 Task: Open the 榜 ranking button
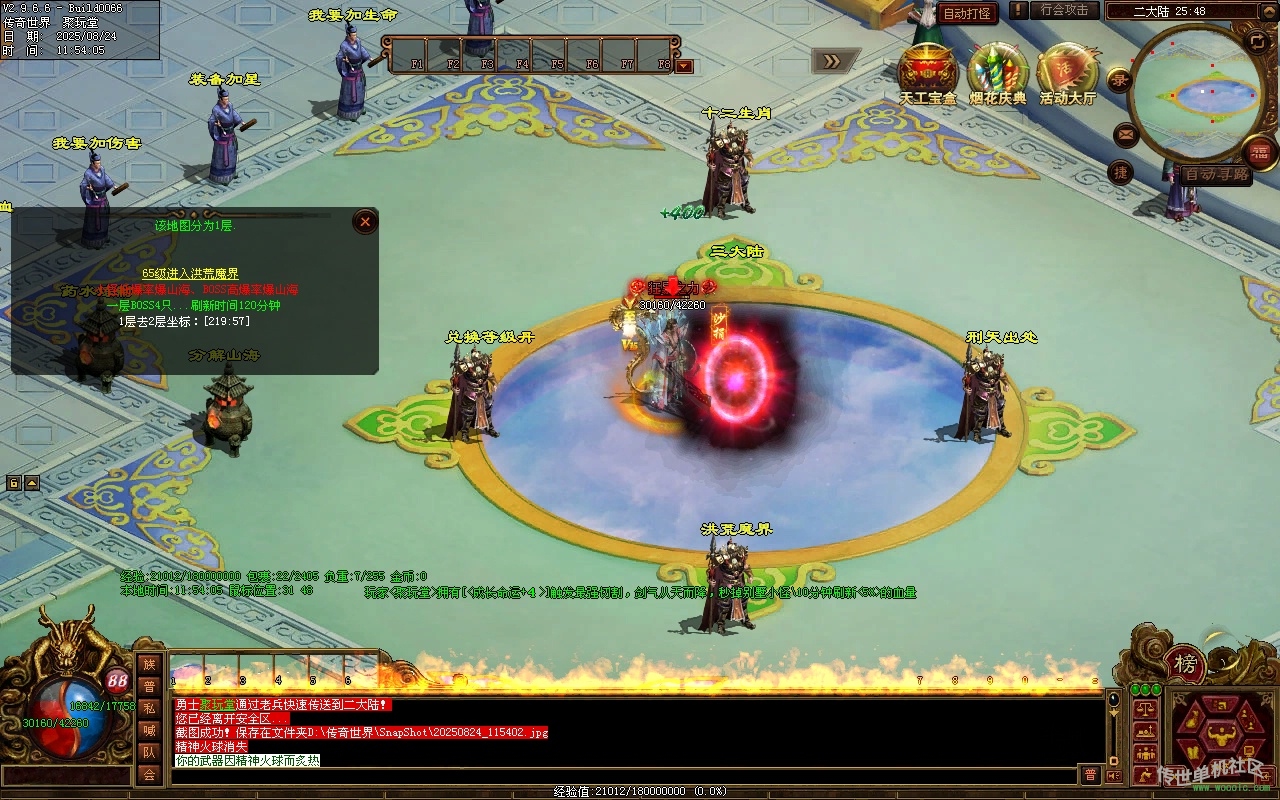coord(1185,663)
